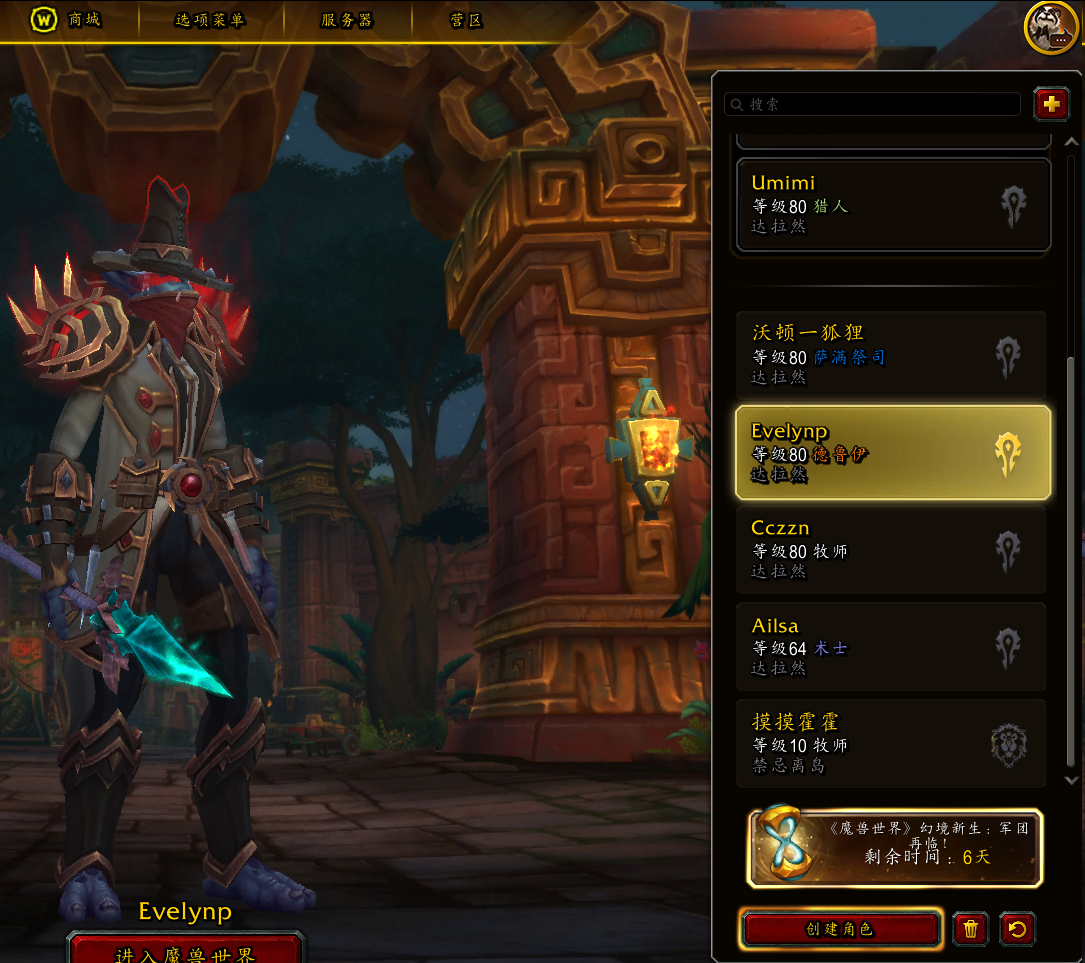Open the 选项菜单 options menu

209,19
